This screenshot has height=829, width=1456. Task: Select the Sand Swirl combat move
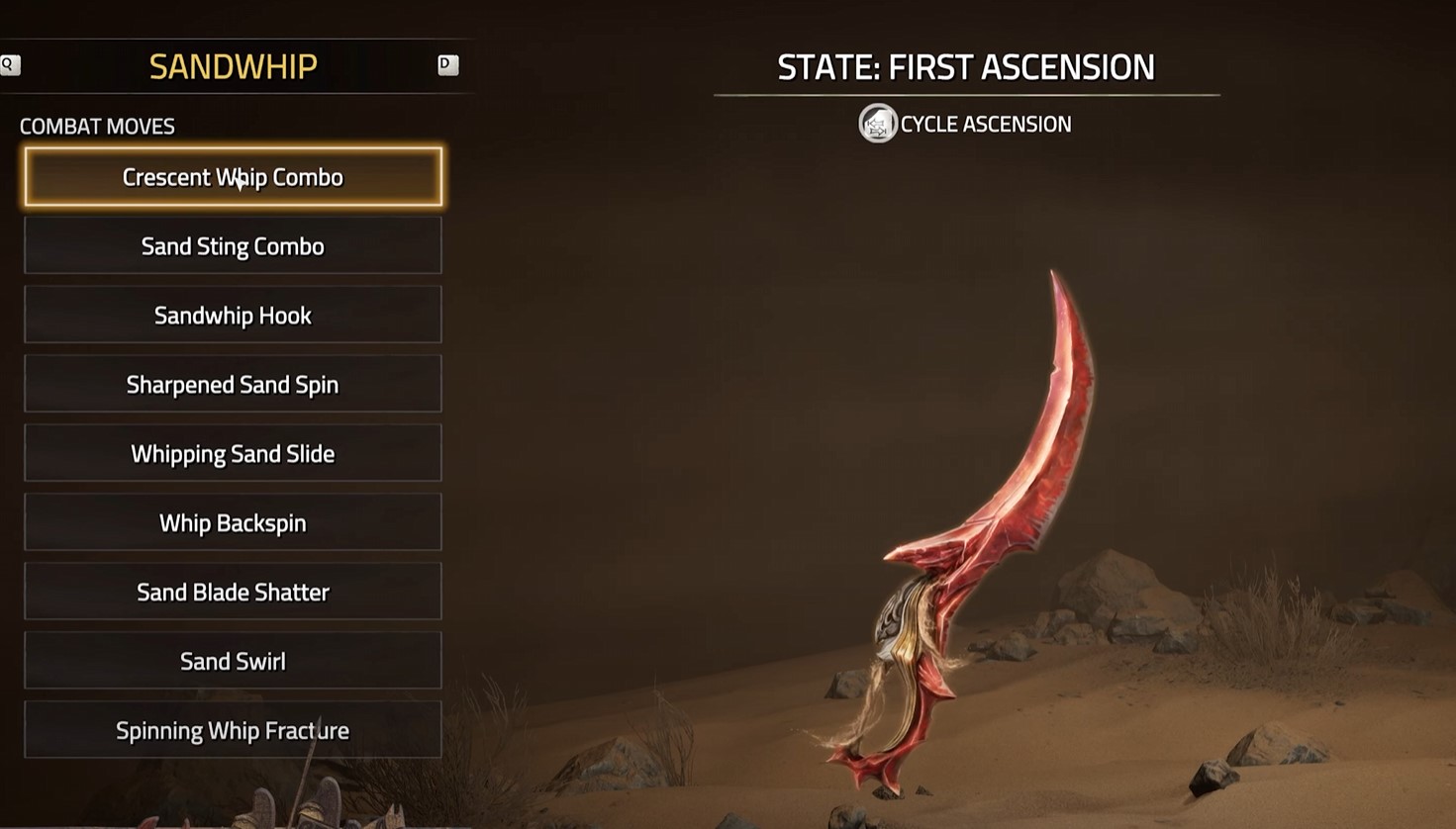[x=233, y=661]
